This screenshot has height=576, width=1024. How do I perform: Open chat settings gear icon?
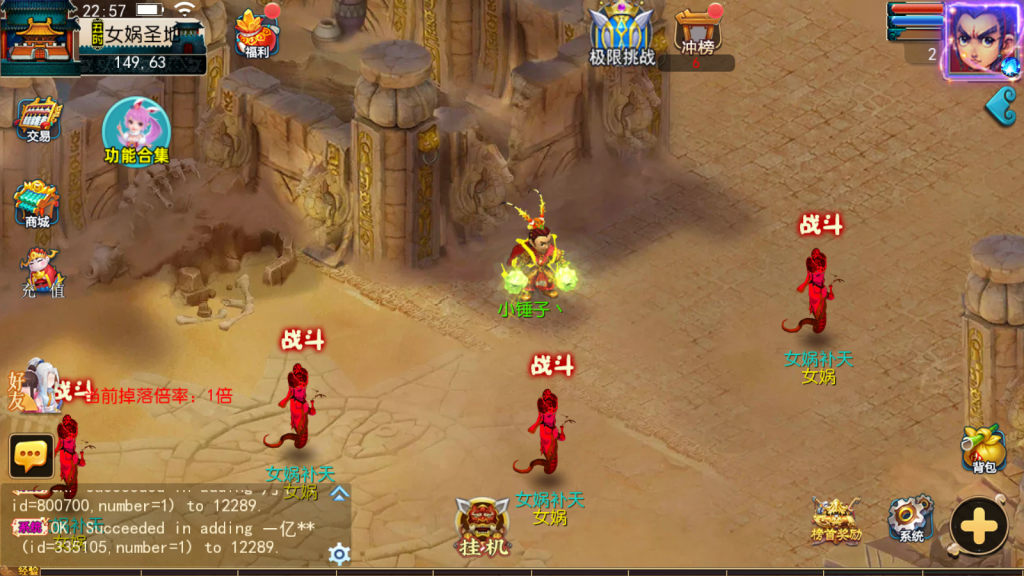pyautogui.click(x=339, y=554)
